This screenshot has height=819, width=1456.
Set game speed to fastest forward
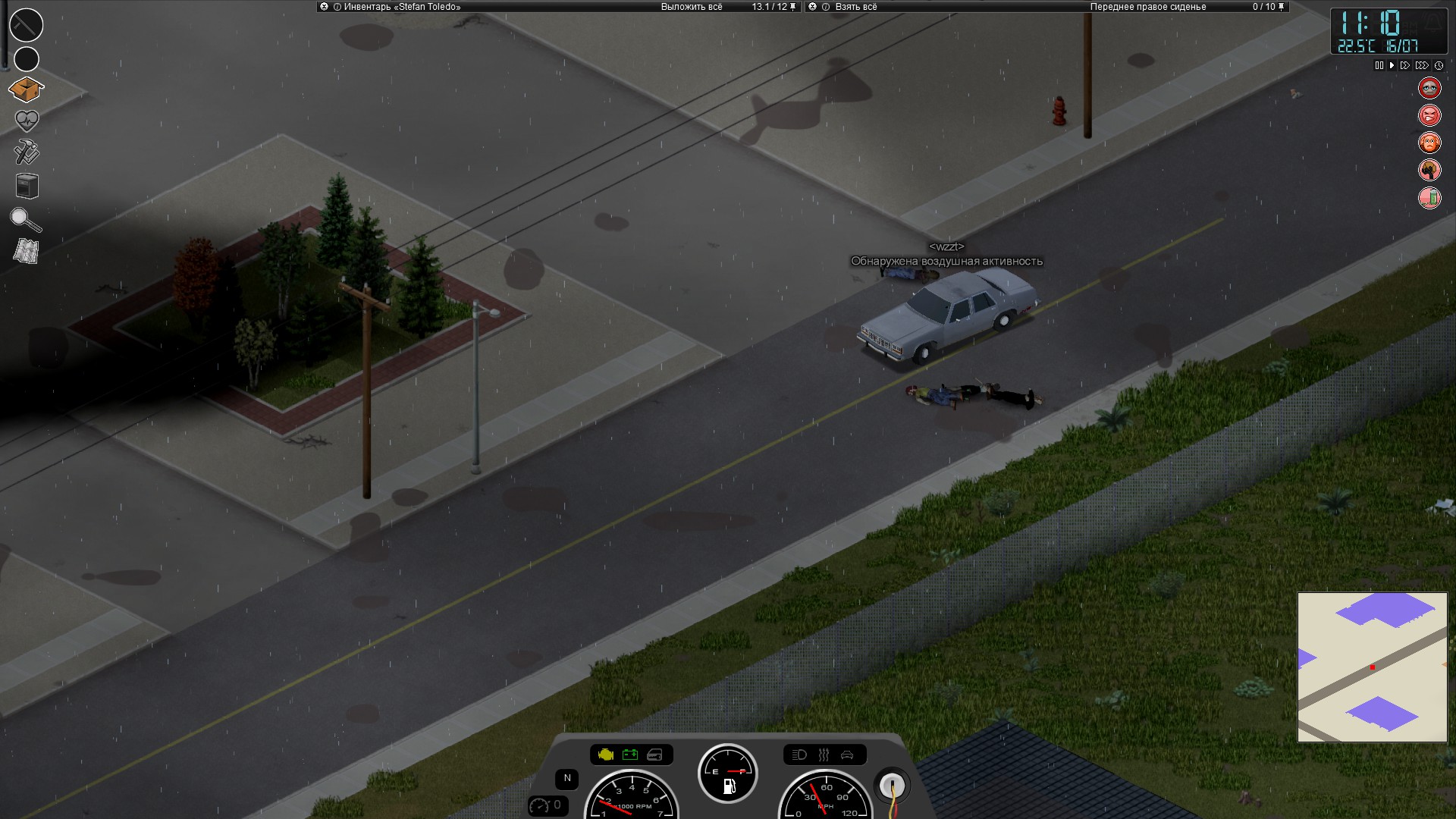point(1422,66)
